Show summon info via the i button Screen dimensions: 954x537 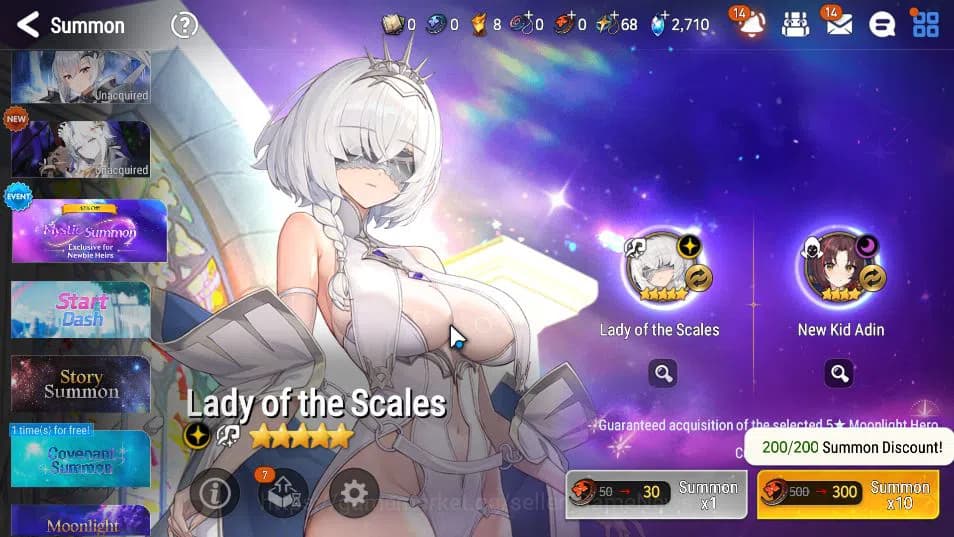pyautogui.click(x=214, y=493)
